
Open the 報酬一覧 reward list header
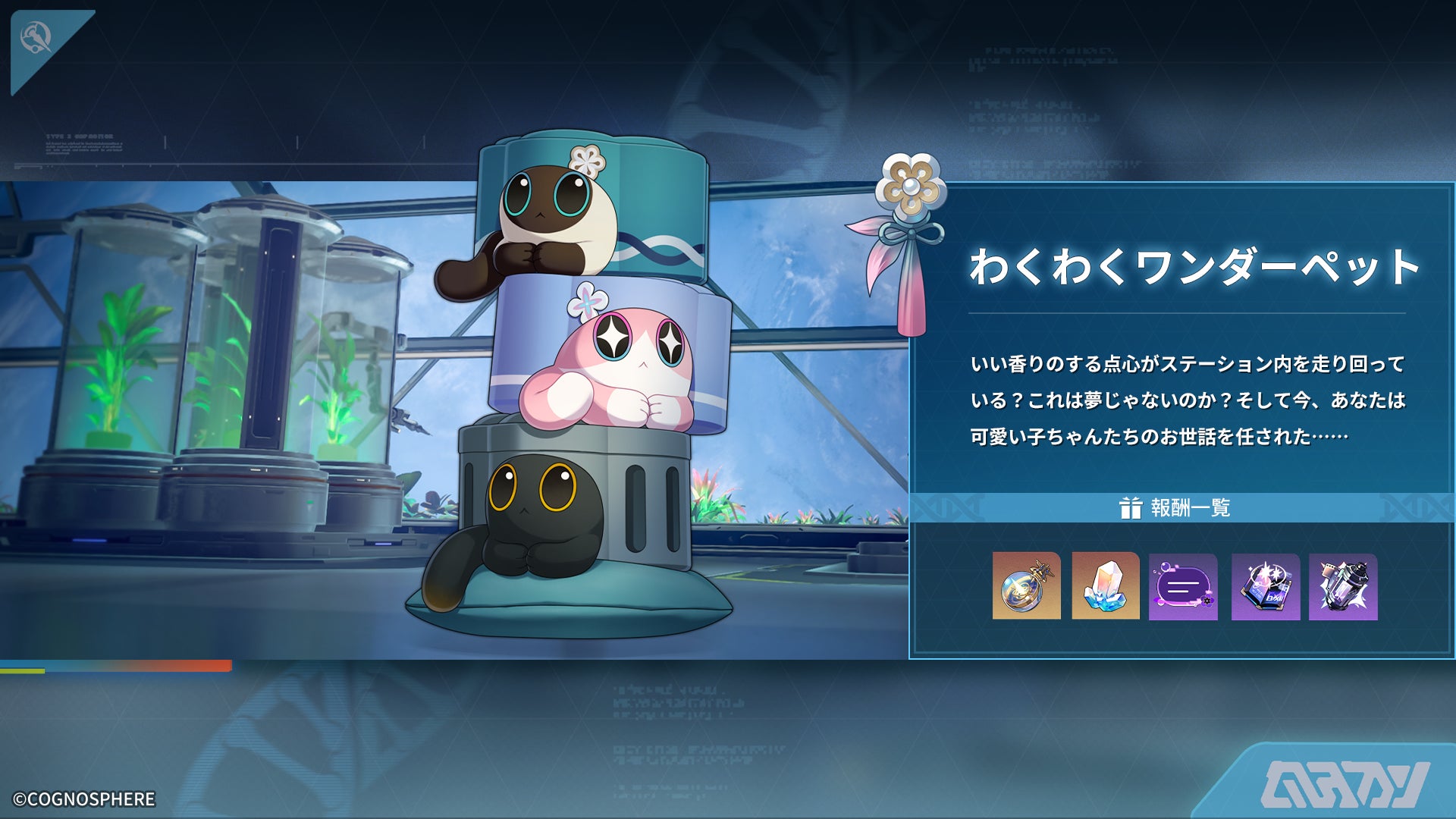point(1175,507)
